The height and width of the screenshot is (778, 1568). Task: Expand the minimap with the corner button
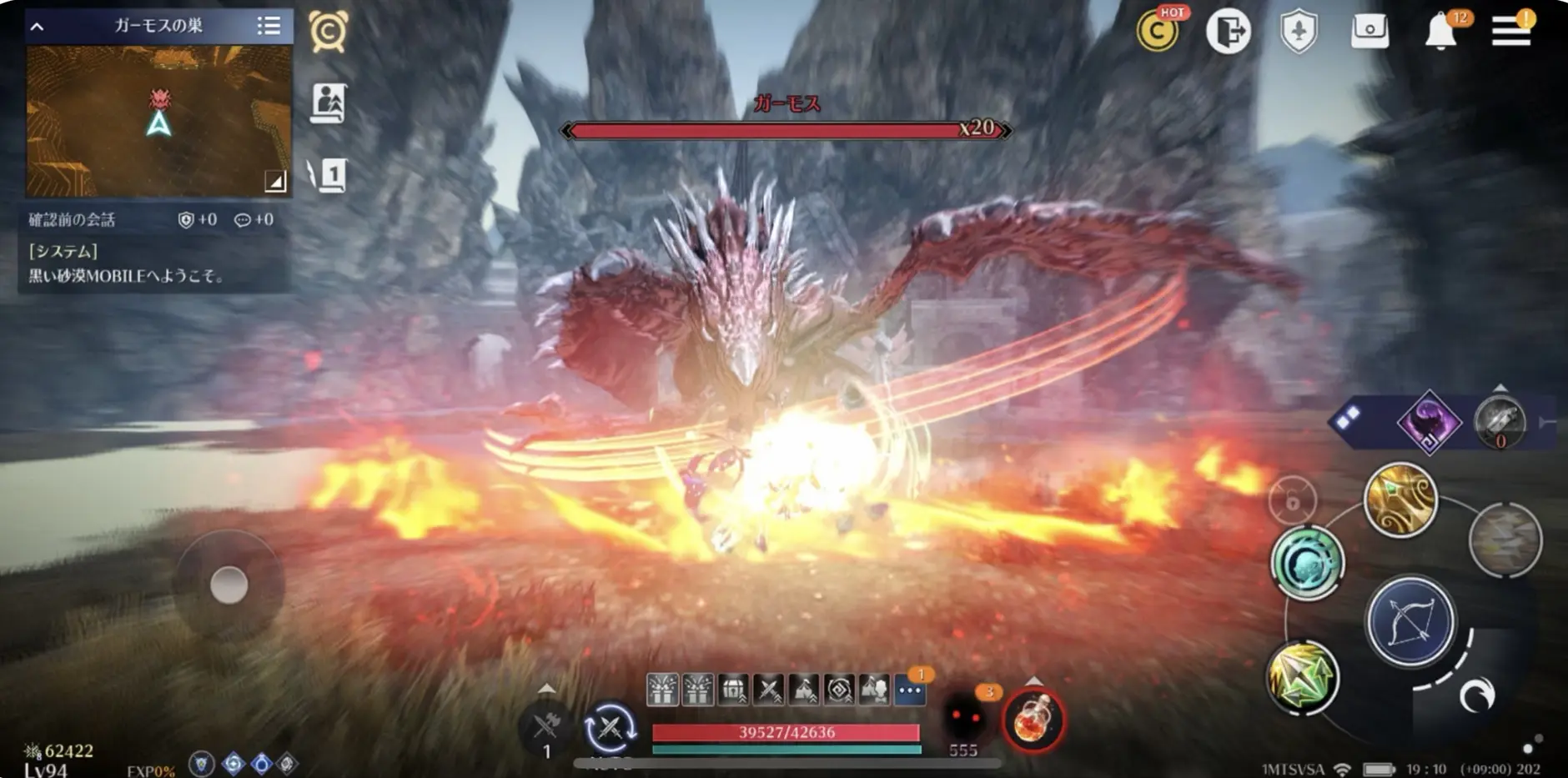click(274, 180)
